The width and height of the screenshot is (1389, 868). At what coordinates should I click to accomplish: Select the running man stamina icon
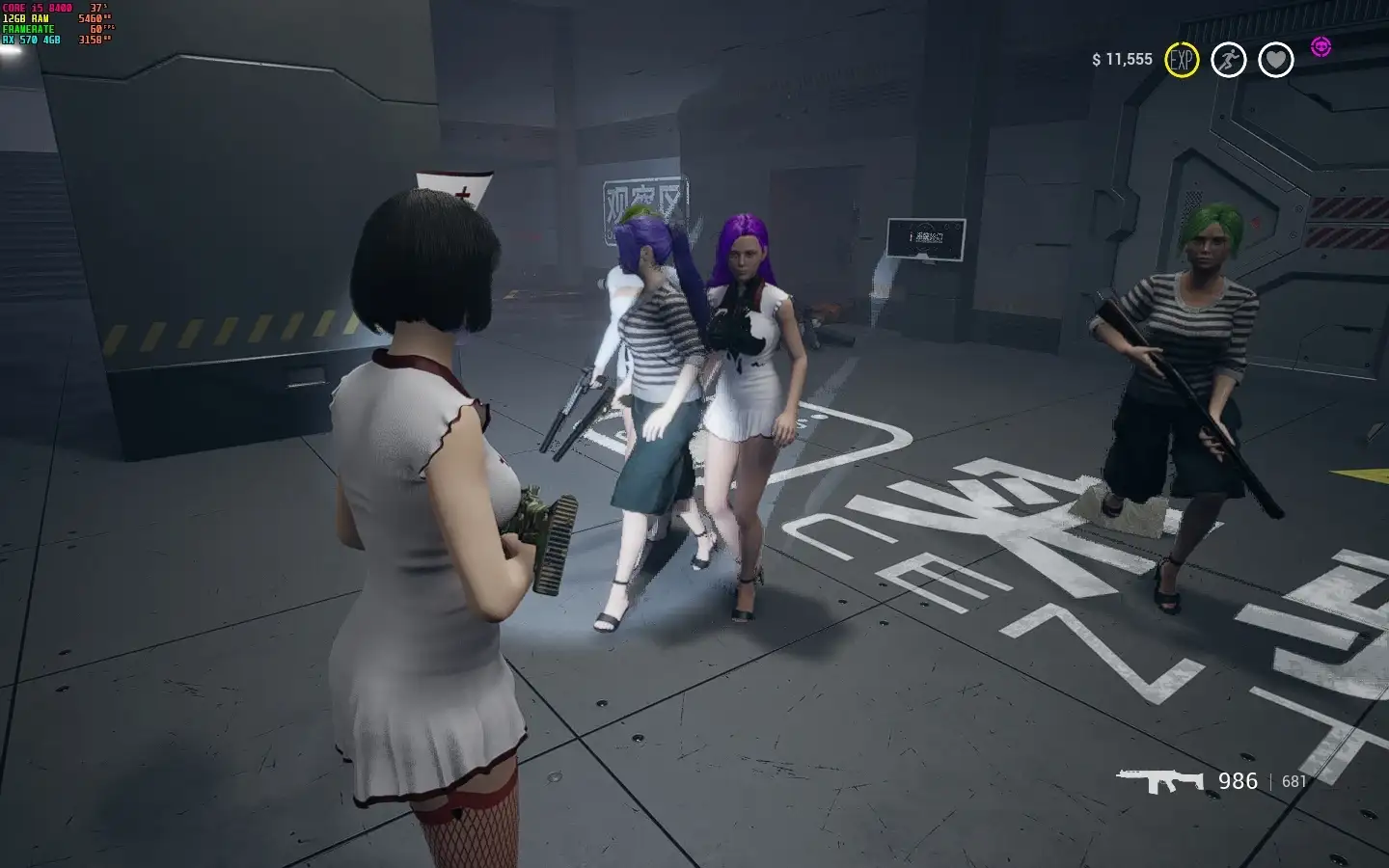coord(1228,60)
